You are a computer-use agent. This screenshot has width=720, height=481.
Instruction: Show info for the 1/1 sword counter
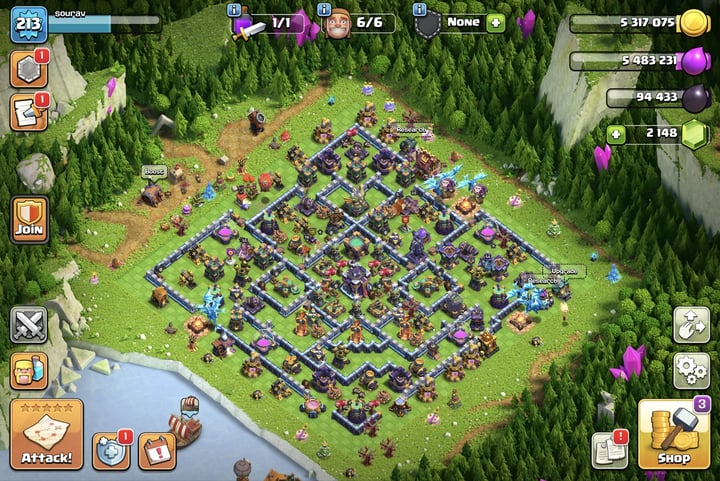coord(236,9)
